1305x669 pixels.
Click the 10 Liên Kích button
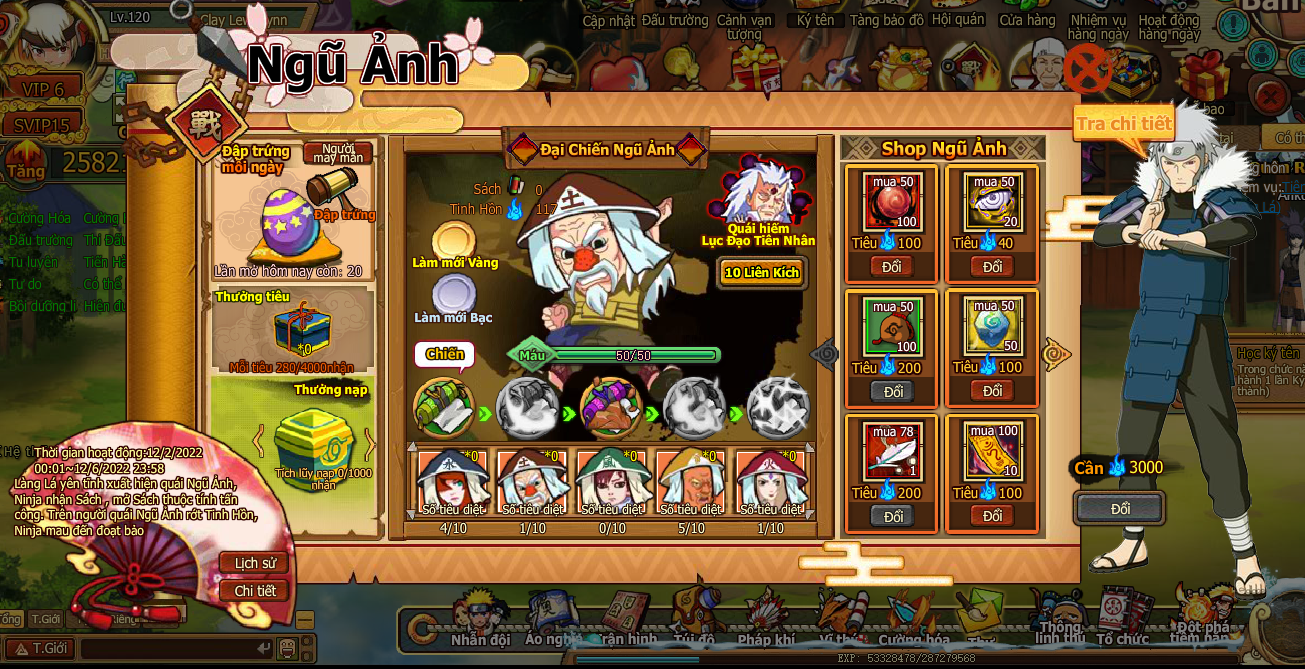click(762, 272)
